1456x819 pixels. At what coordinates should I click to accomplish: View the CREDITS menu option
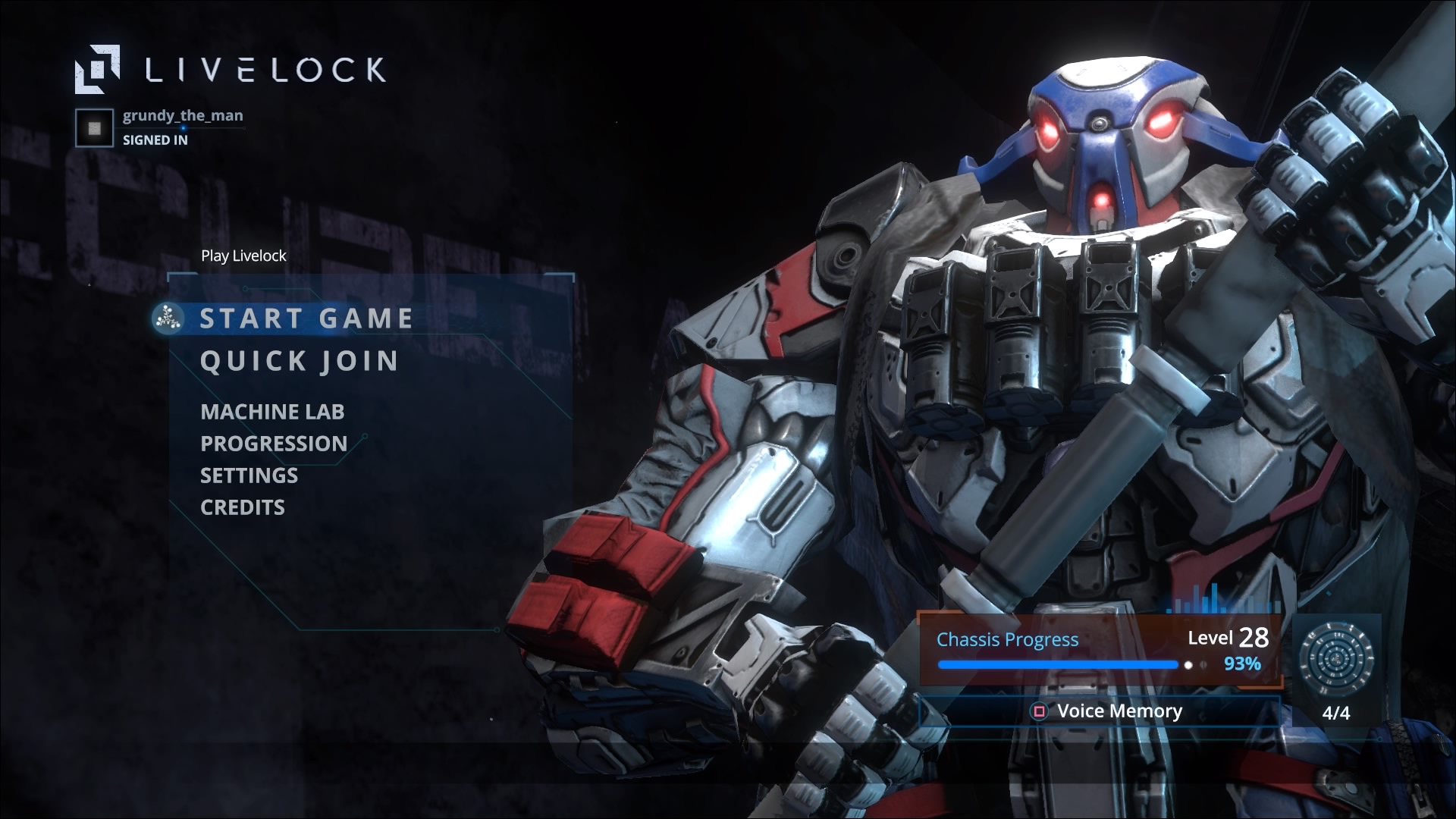242,507
